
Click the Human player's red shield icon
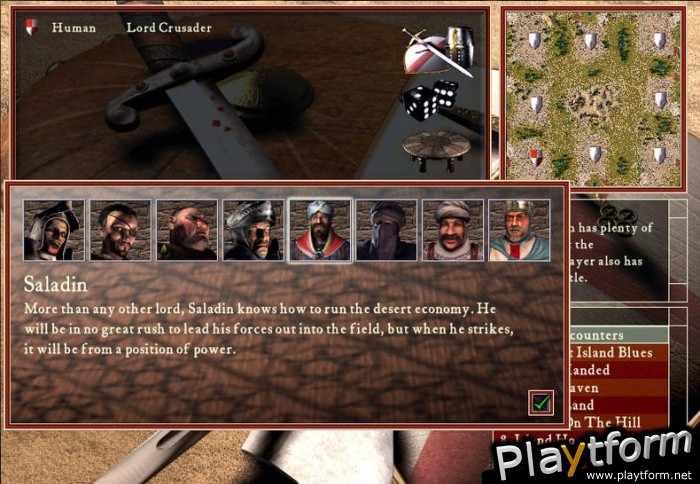(31, 28)
